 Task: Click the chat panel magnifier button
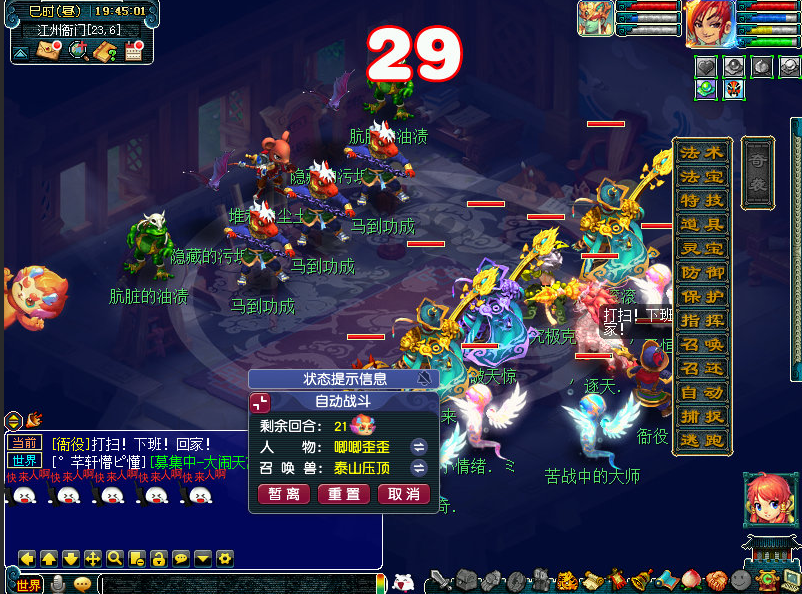[115, 558]
